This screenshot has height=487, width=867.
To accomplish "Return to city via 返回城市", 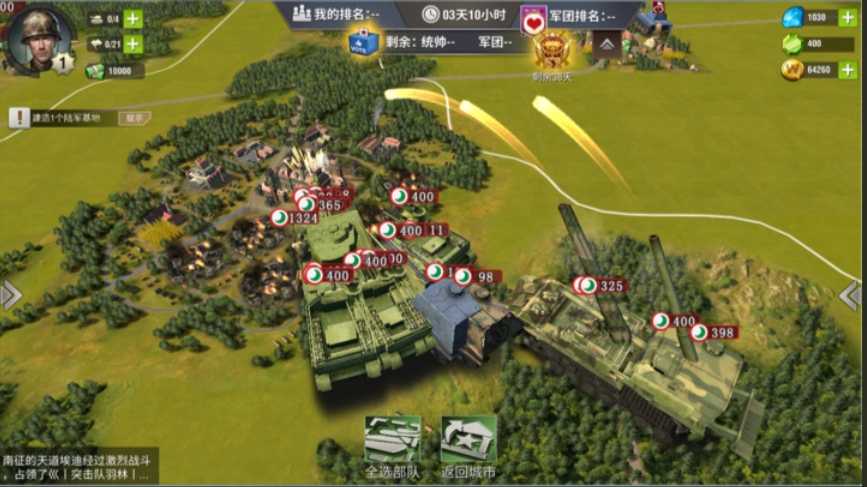I will click(469, 446).
